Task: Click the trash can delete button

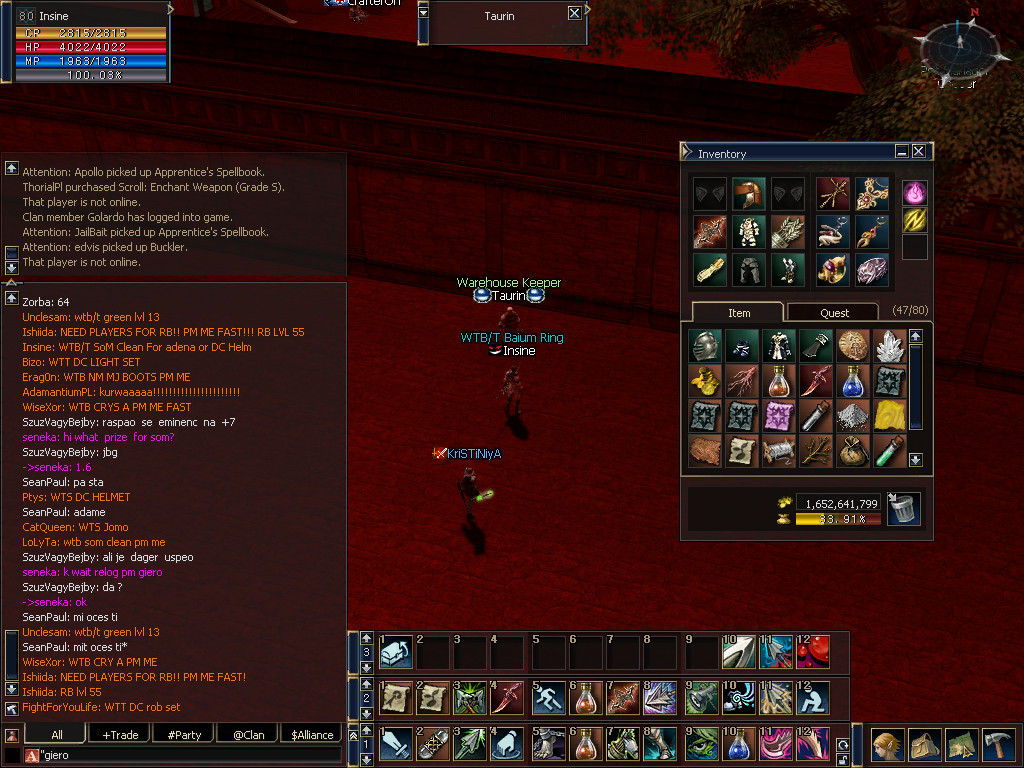Action: (x=903, y=509)
